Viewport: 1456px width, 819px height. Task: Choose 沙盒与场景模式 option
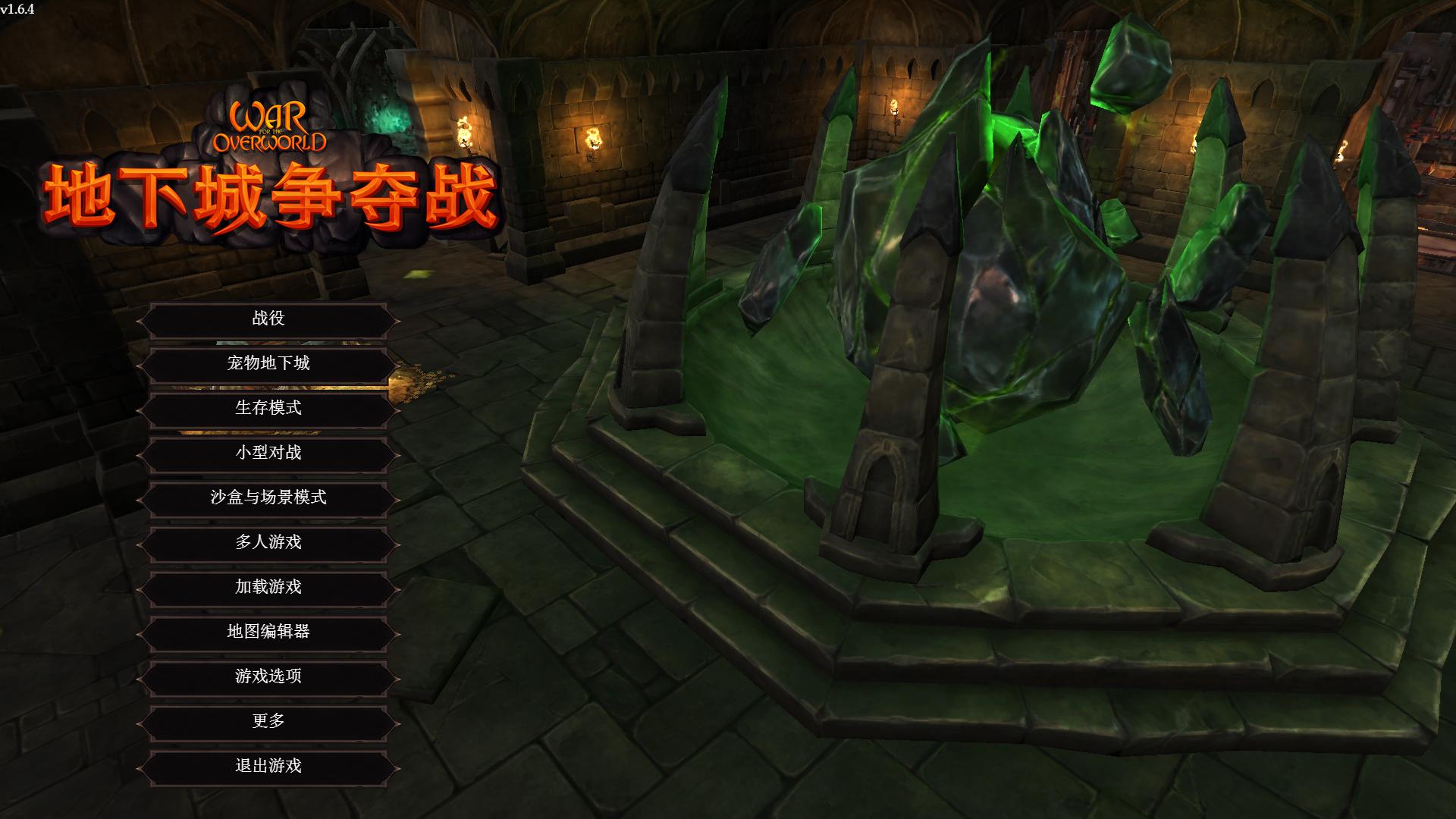tap(270, 498)
